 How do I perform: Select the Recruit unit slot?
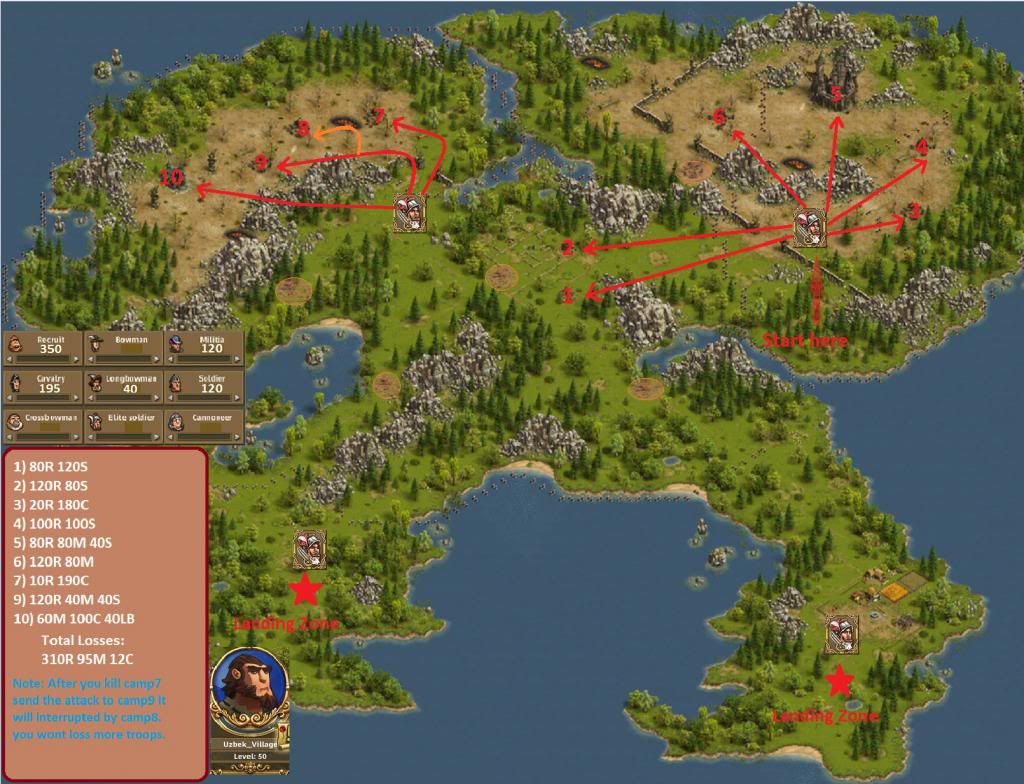(42, 344)
